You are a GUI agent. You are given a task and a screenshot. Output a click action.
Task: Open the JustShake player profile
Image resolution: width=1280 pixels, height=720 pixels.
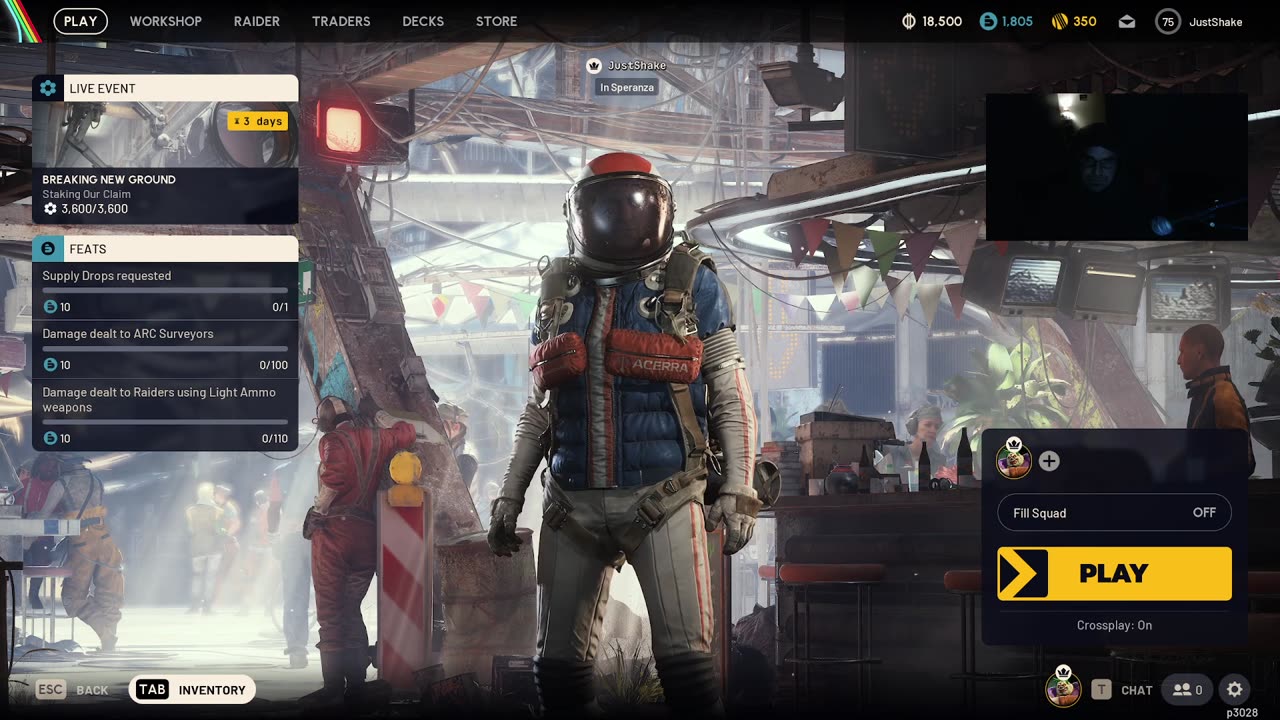pos(1199,22)
